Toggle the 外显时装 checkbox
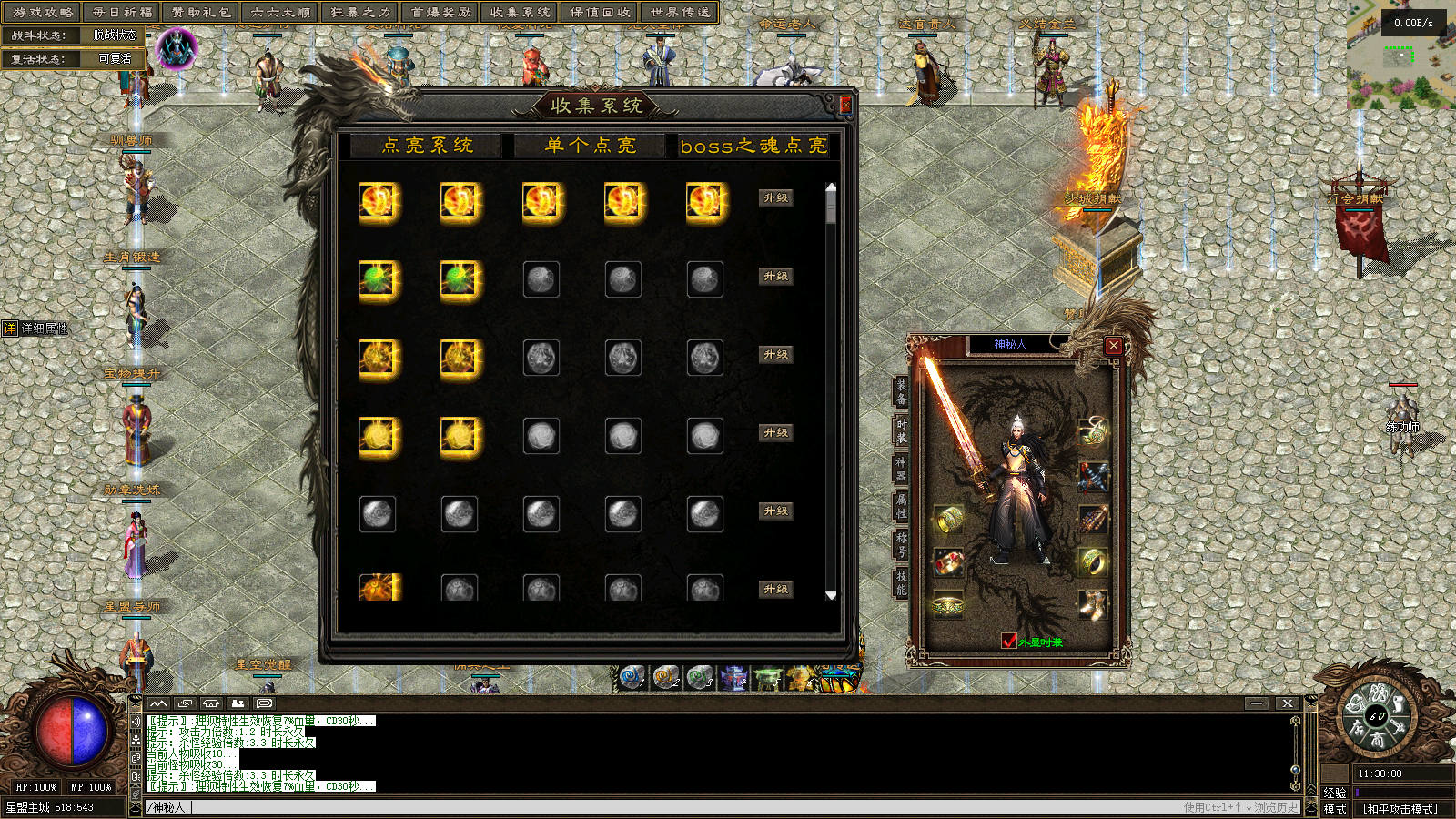This screenshot has width=1456, height=819. pyautogui.click(x=1008, y=642)
